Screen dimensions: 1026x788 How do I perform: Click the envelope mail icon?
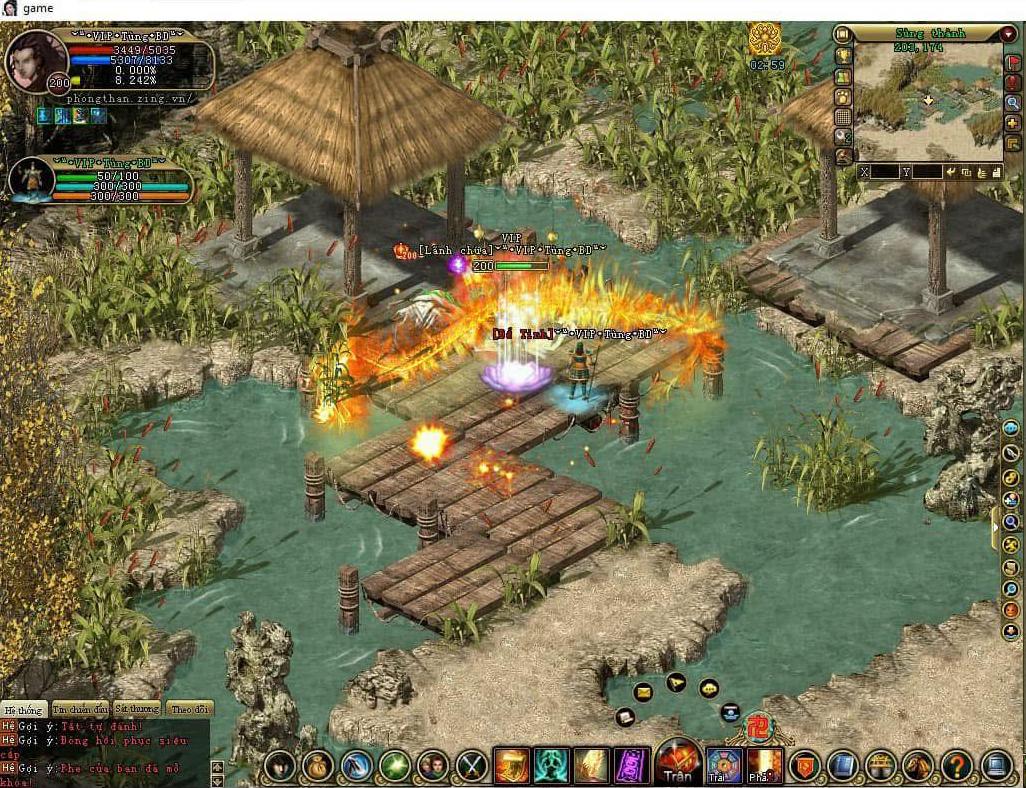coord(642,691)
